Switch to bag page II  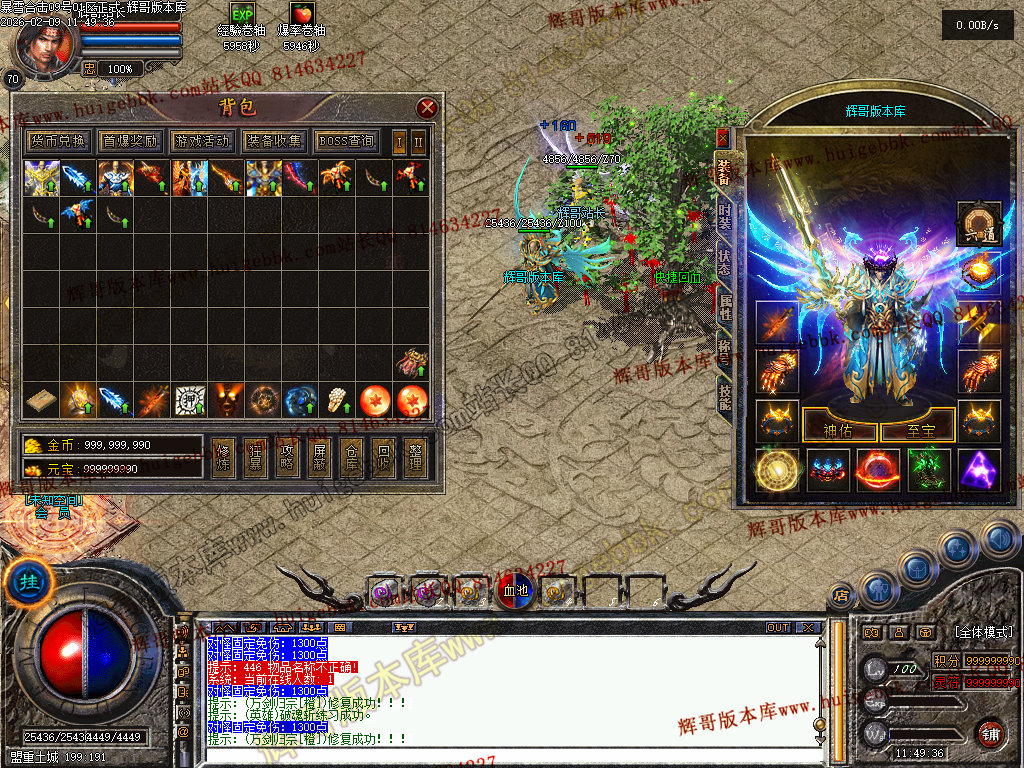tap(418, 142)
